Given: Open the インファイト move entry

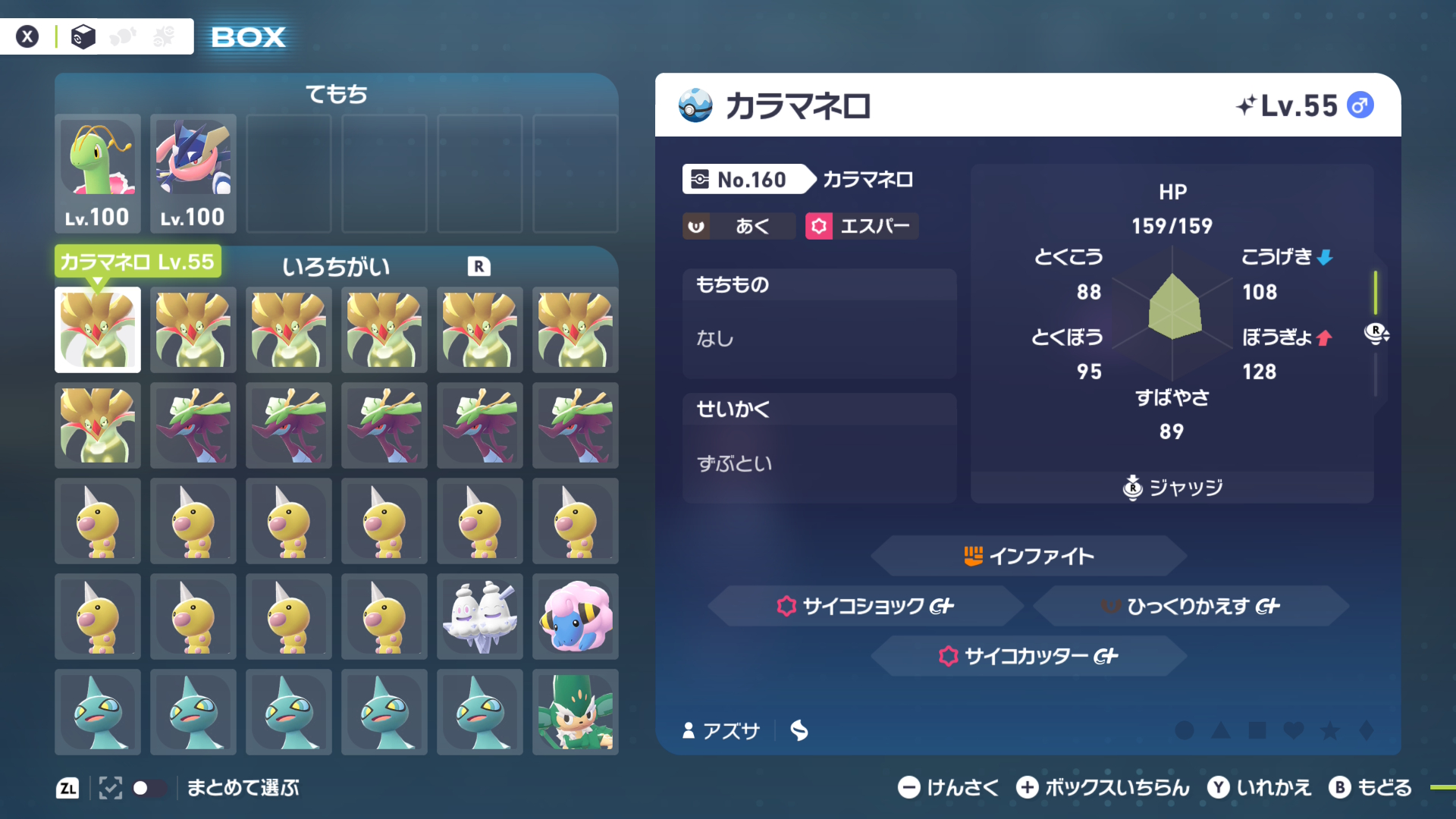Looking at the screenshot, I should (1028, 556).
